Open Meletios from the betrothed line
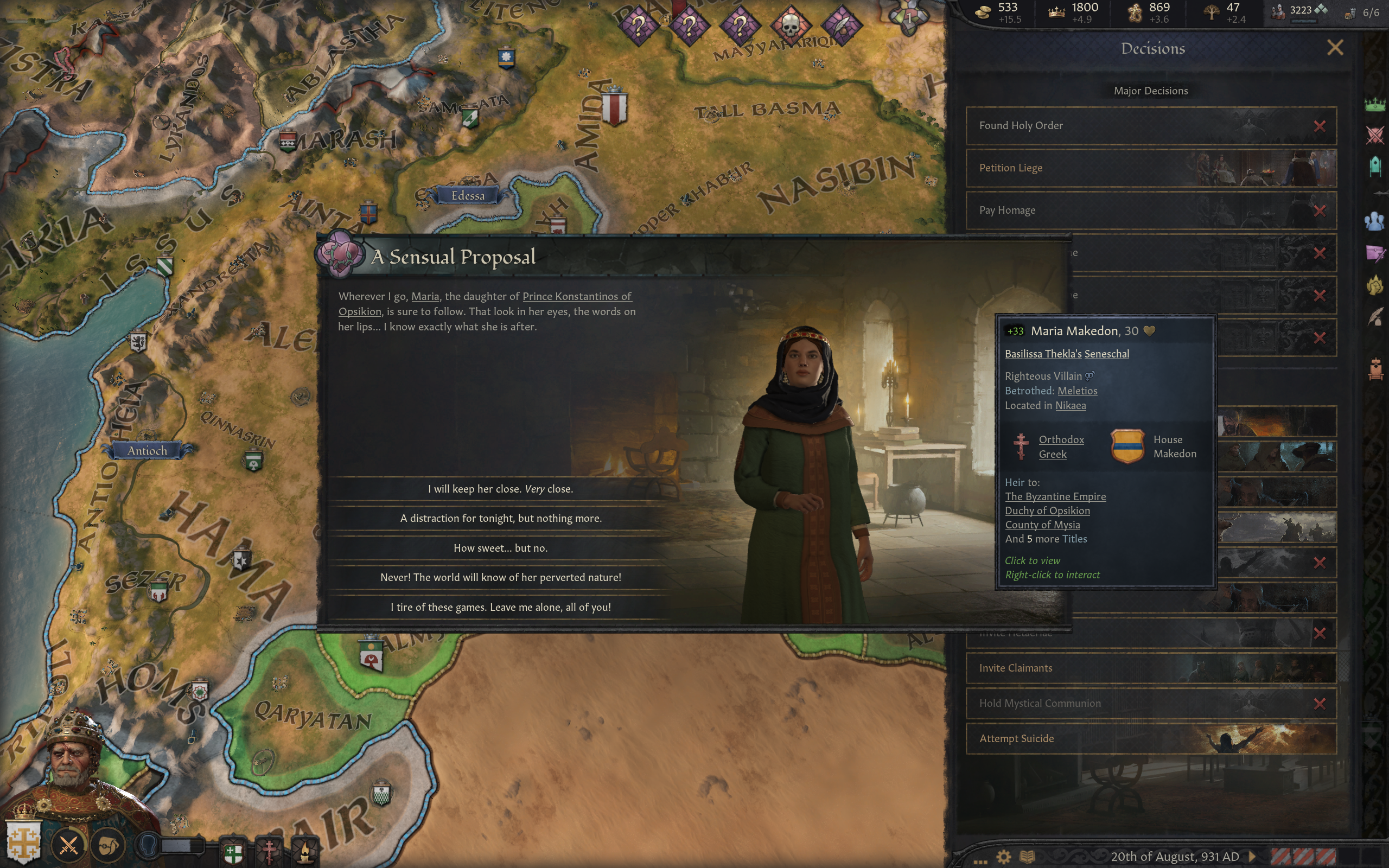Screen dimensions: 1389x868 [x=1077, y=391]
